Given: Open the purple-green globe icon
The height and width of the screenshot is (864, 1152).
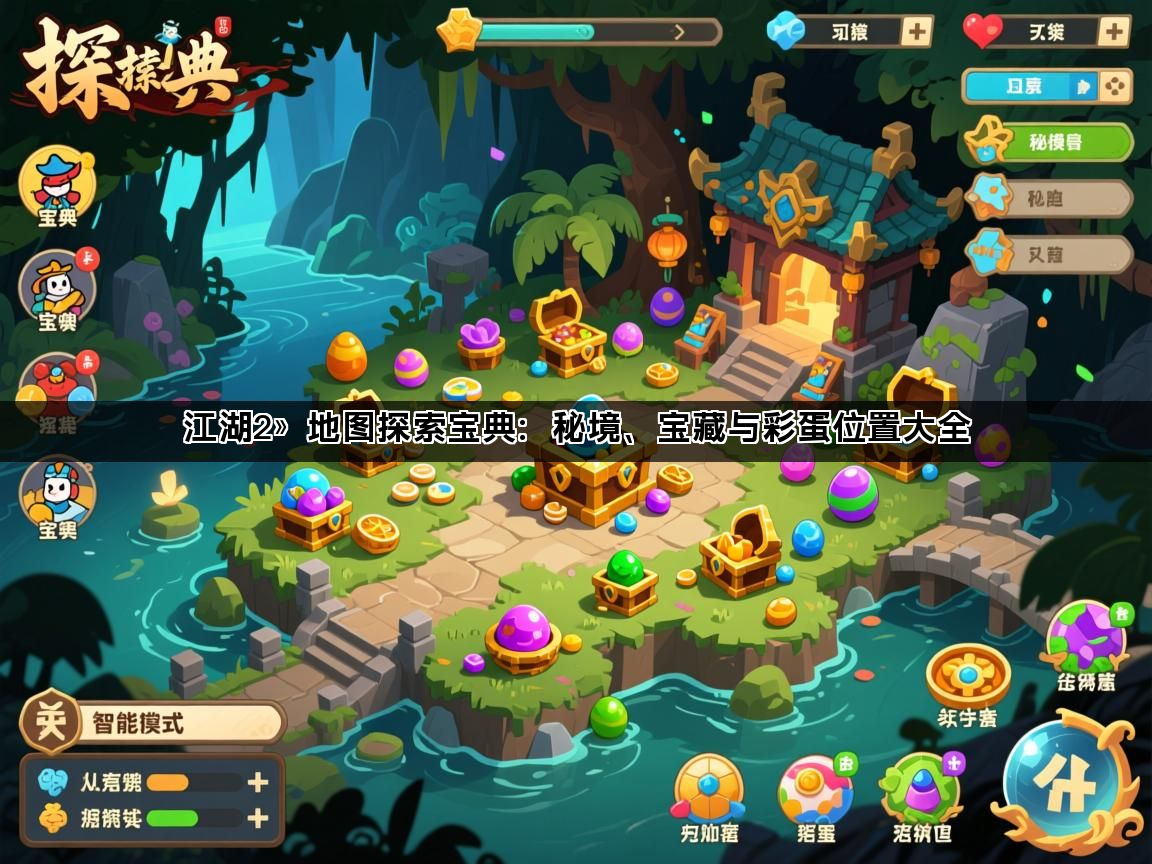Looking at the screenshot, I should point(1086,639).
